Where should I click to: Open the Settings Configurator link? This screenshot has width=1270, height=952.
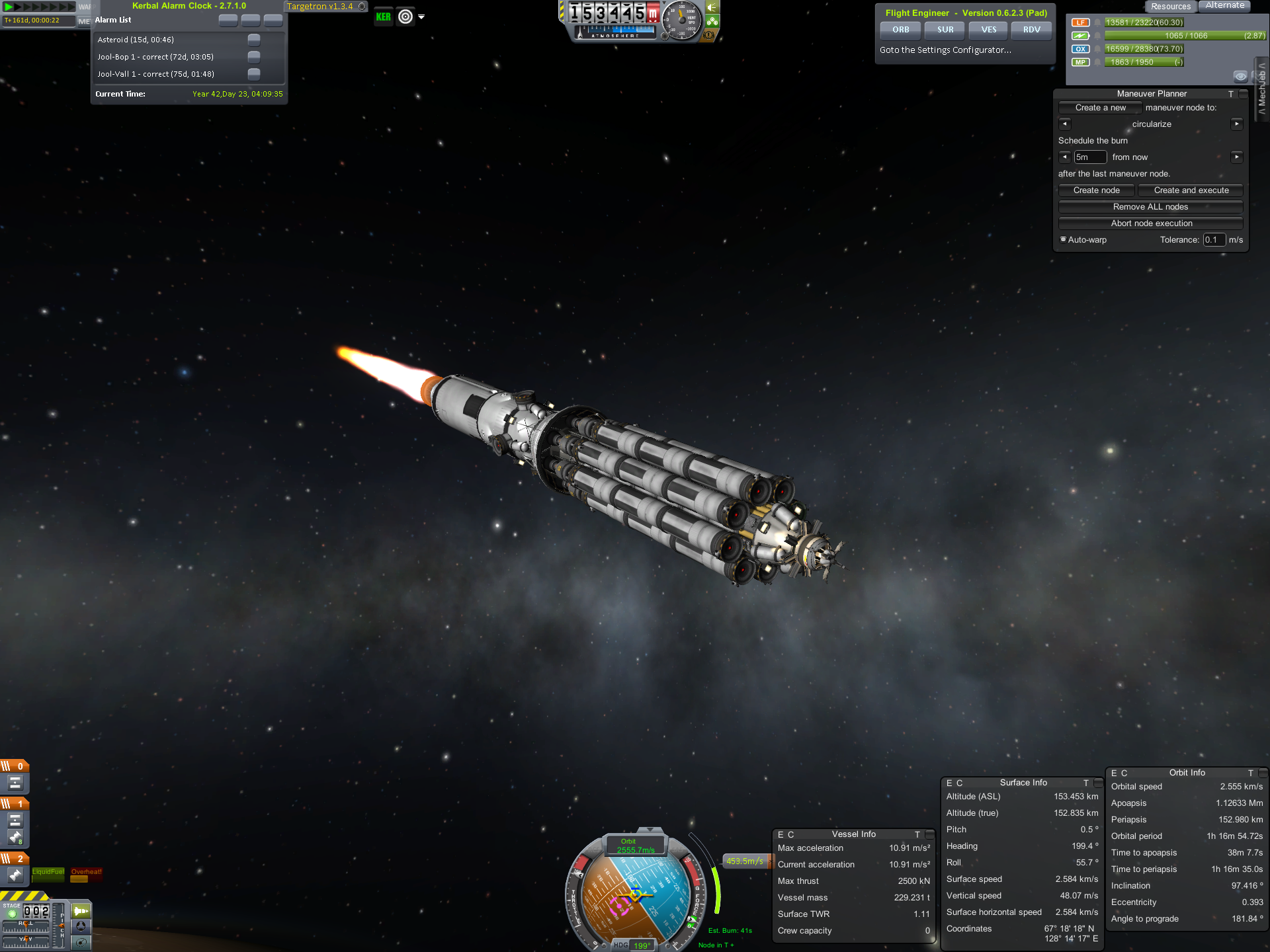click(x=945, y=50)
